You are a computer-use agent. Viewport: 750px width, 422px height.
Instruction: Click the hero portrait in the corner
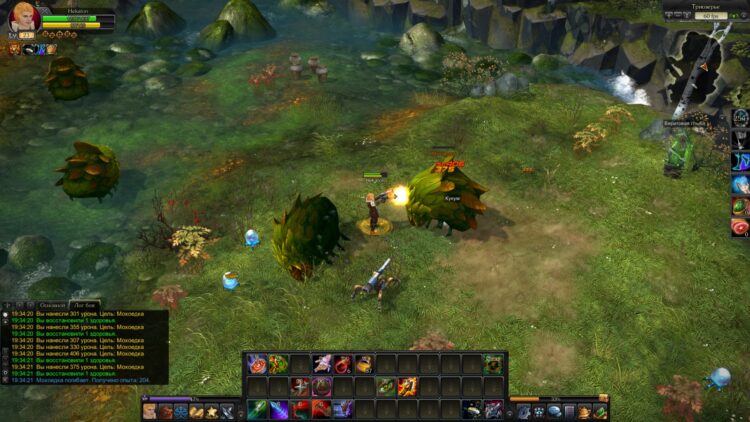(x=24, y=17)
